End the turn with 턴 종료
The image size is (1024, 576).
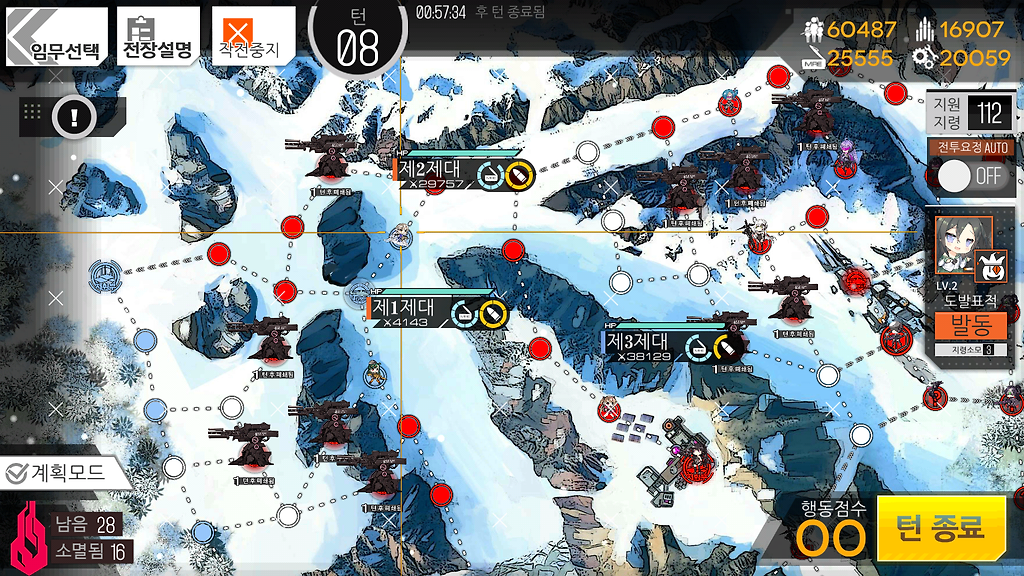pos(940,527)
